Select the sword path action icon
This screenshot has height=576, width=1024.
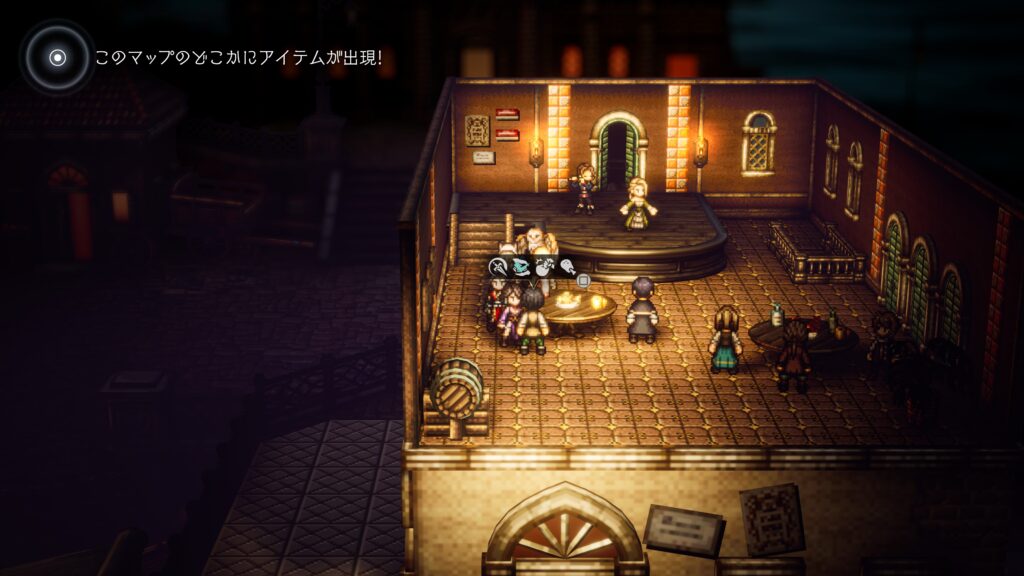[498, 266]
